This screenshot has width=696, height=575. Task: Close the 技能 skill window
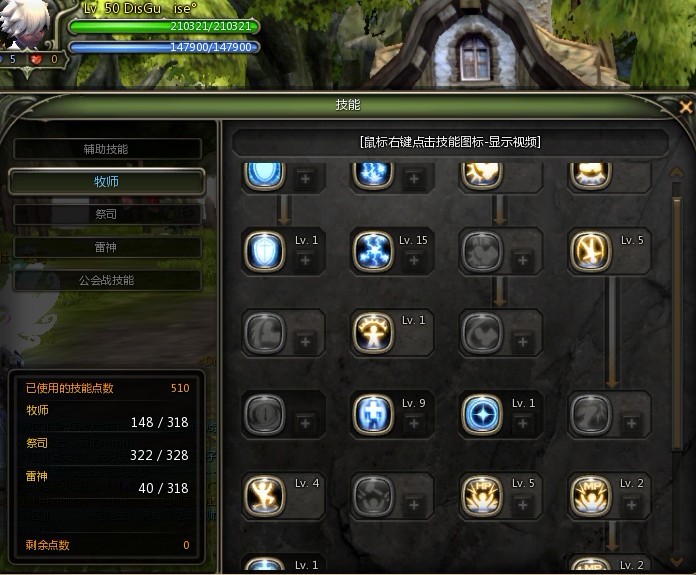tap(685, 106)
